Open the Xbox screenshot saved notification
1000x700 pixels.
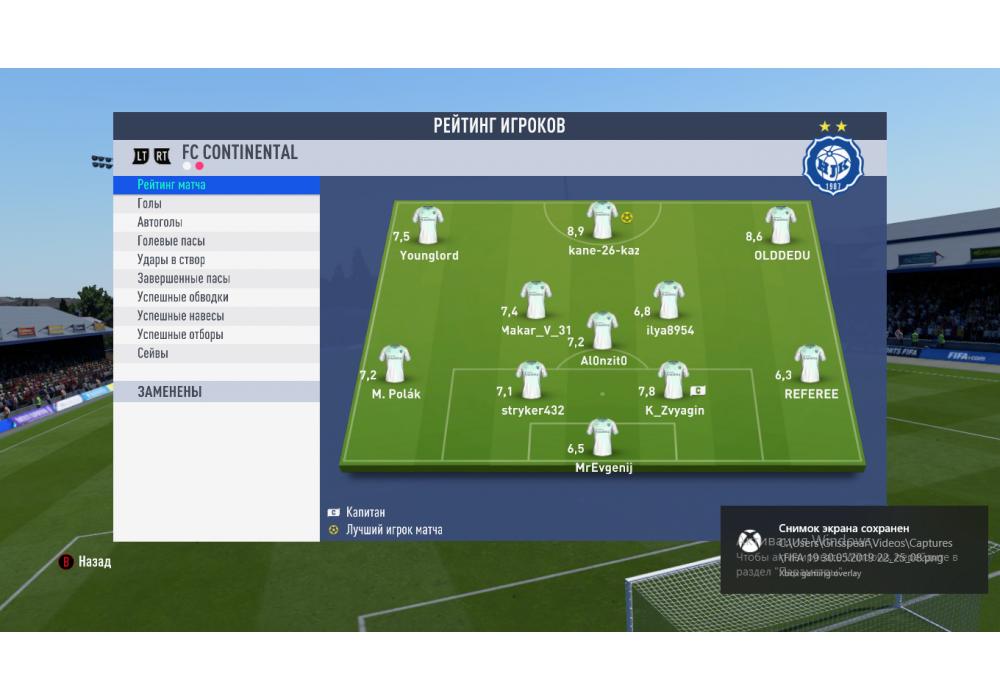pos(854,549)
